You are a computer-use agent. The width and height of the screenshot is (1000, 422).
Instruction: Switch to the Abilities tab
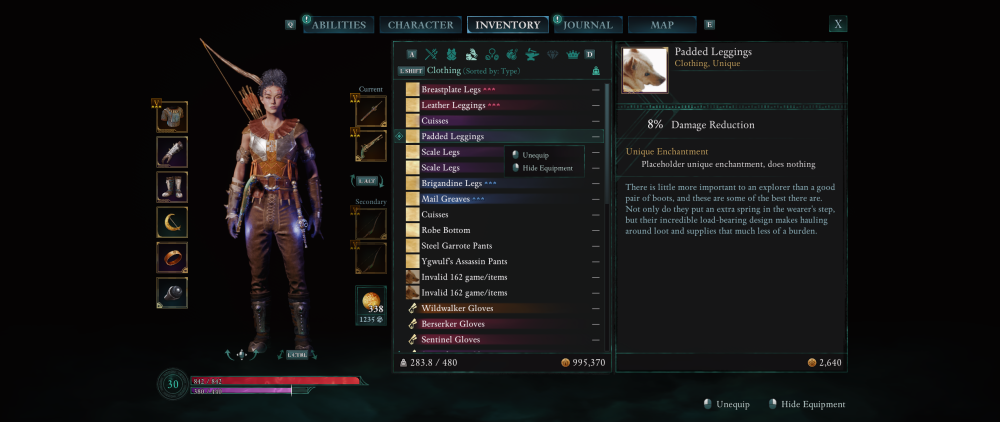click(338, 25)
